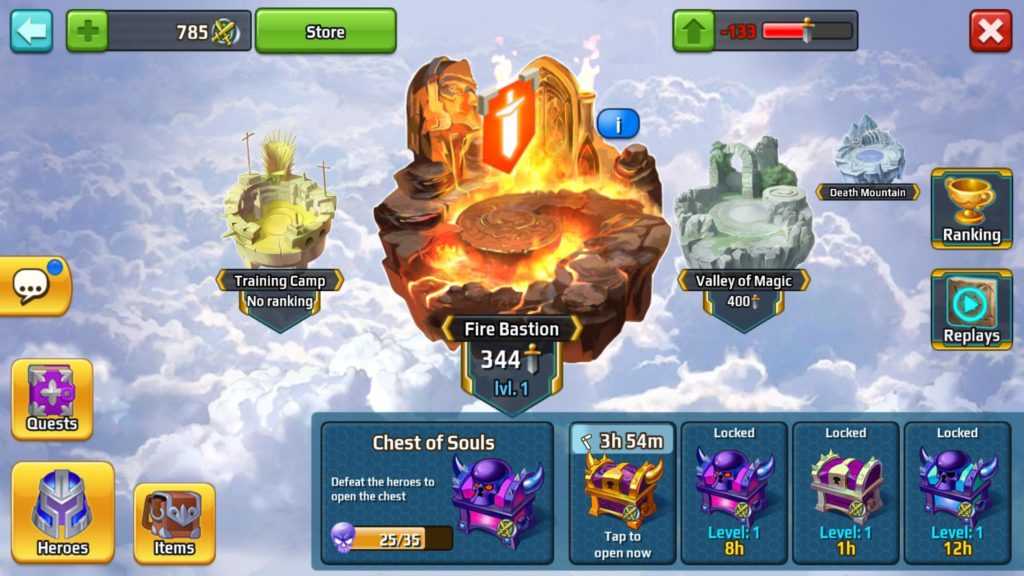The height and width of the screenshot is (576, 1024).
Task: Open the chest with the 3h 54m timer
Action: pyautogui.click(x=622, y=492)
